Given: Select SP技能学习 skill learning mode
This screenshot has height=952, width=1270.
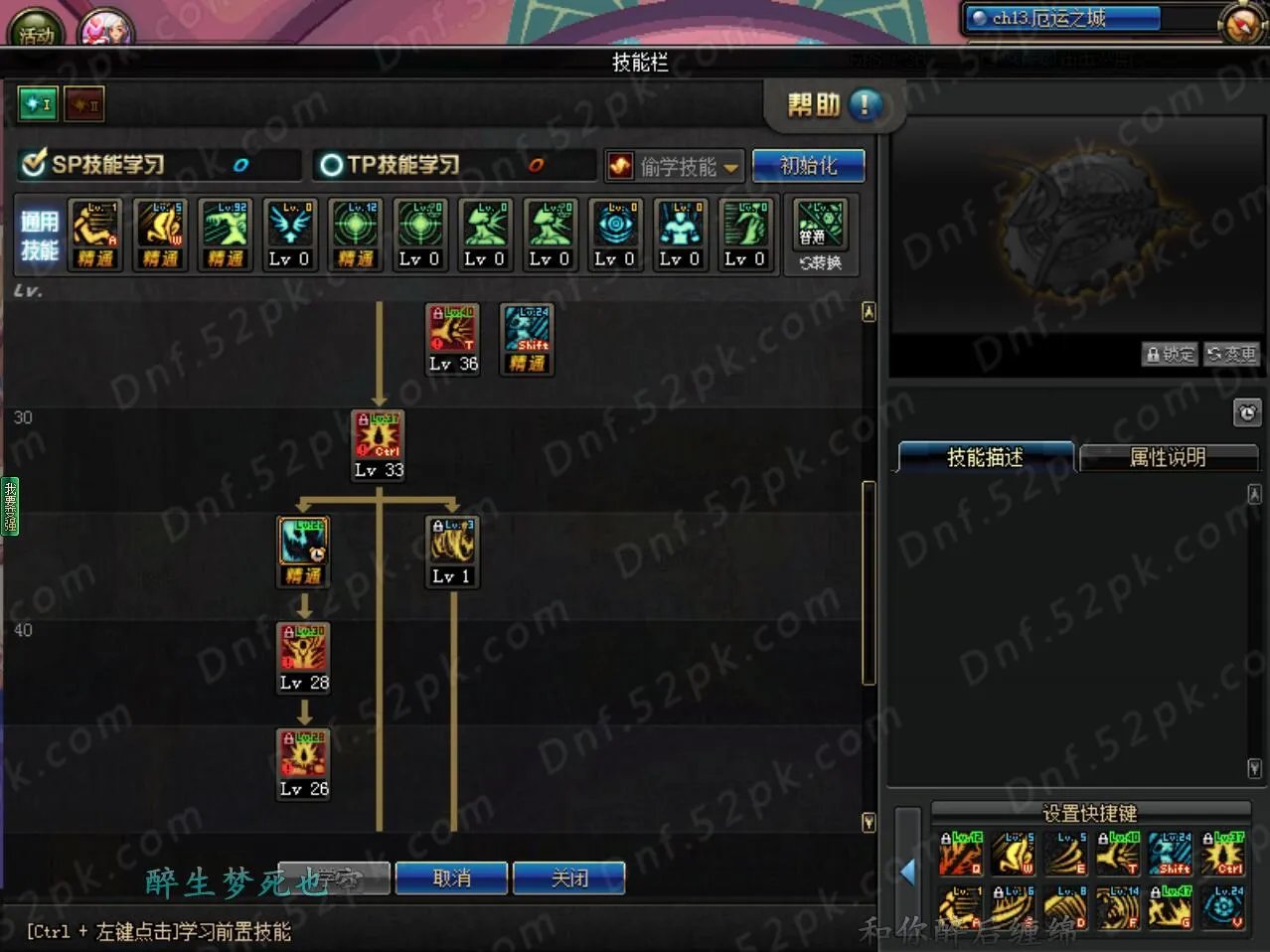Looking at the screenshot, I should pyautogui.click(x=96, y=164).
